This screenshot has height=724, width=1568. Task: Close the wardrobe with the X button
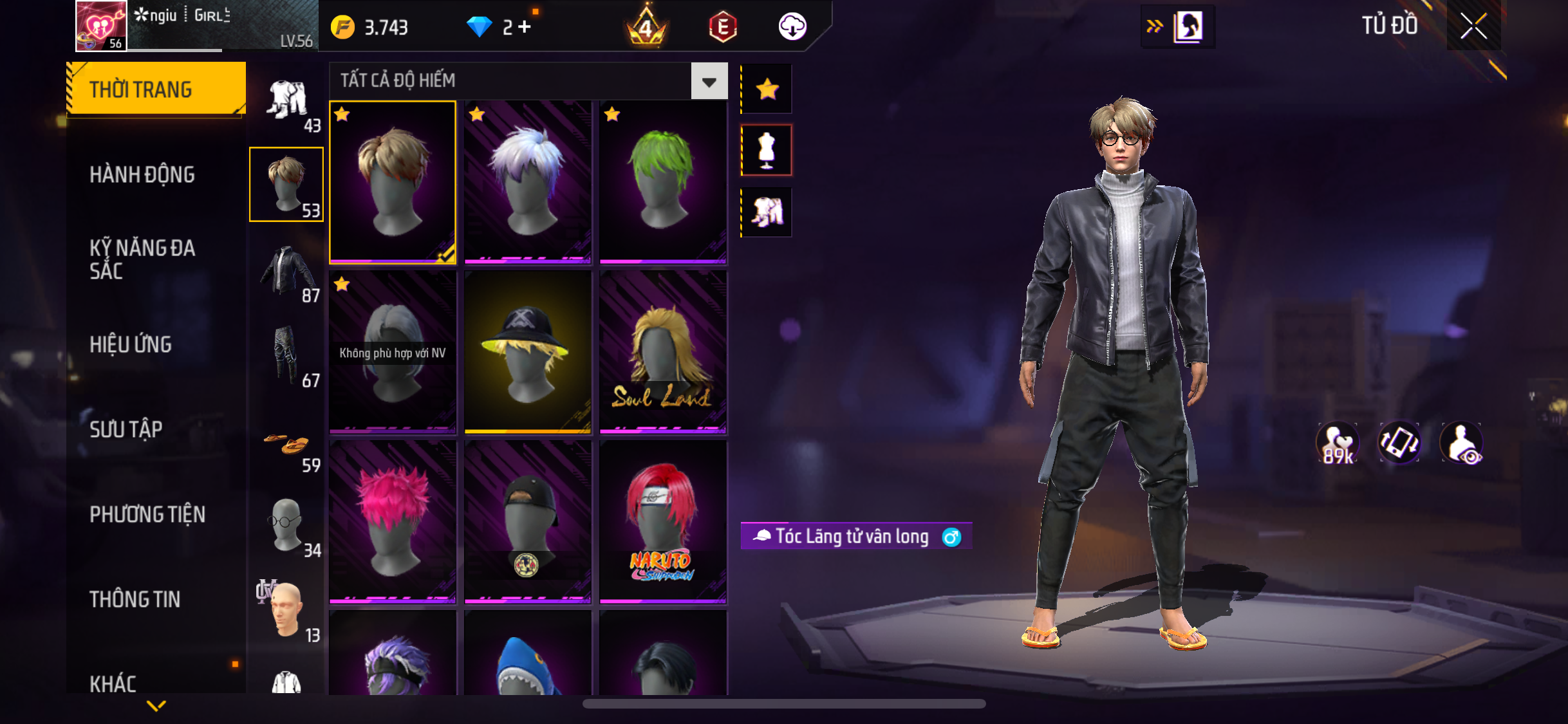pyautogui.click(x=1473, y=26)
